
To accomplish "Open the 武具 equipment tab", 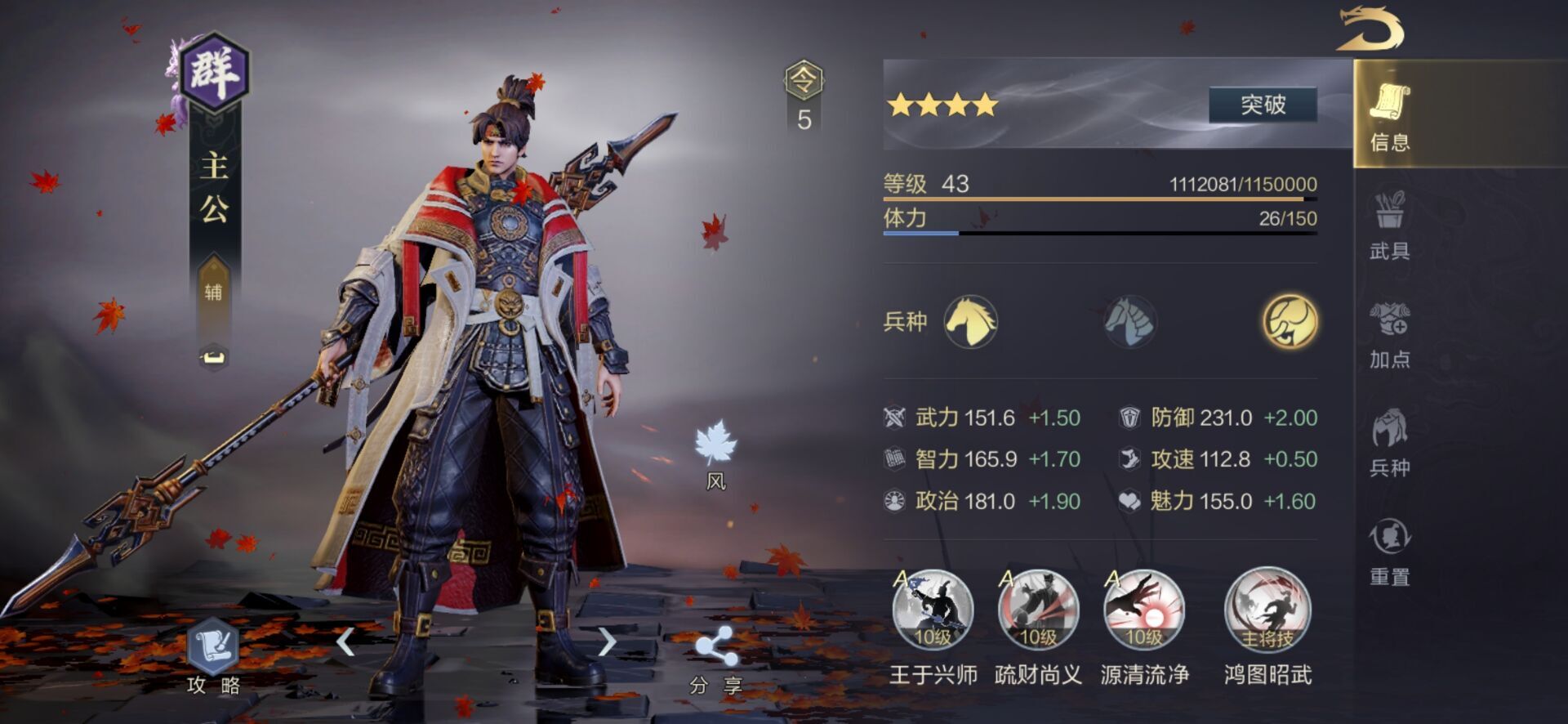I will (x=1389, y=225).
